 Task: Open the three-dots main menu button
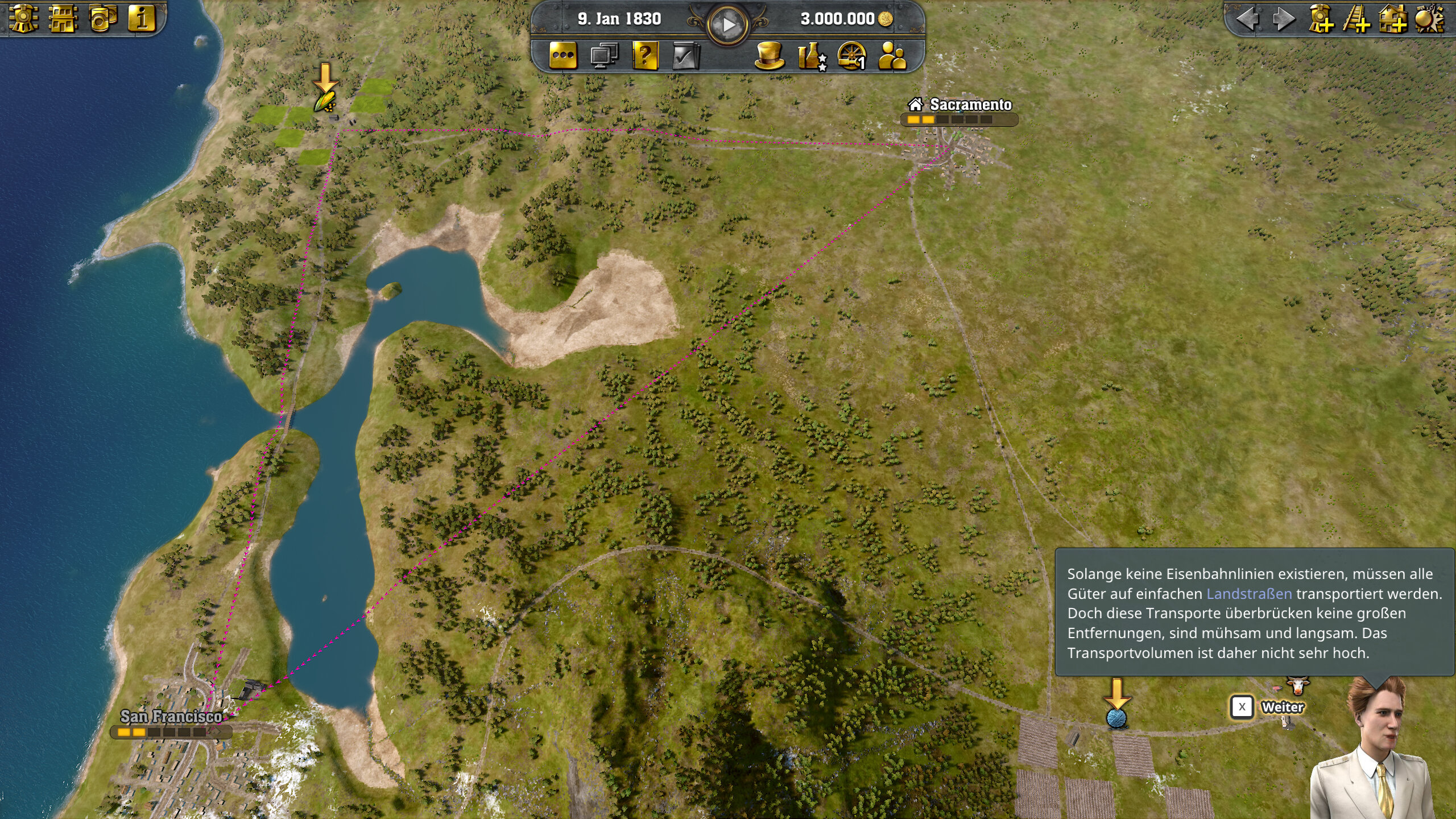[x=563, y=56]
